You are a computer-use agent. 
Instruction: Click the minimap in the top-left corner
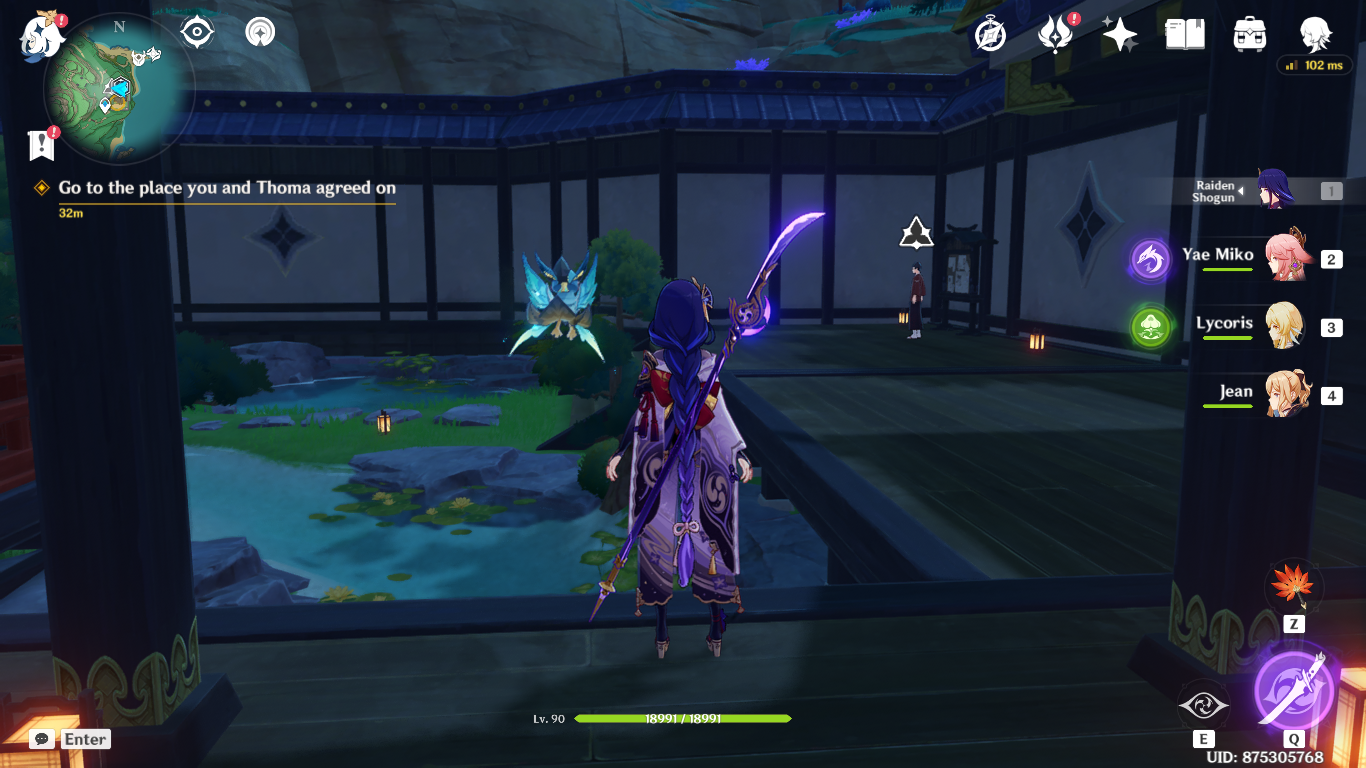tap(118, 88)
